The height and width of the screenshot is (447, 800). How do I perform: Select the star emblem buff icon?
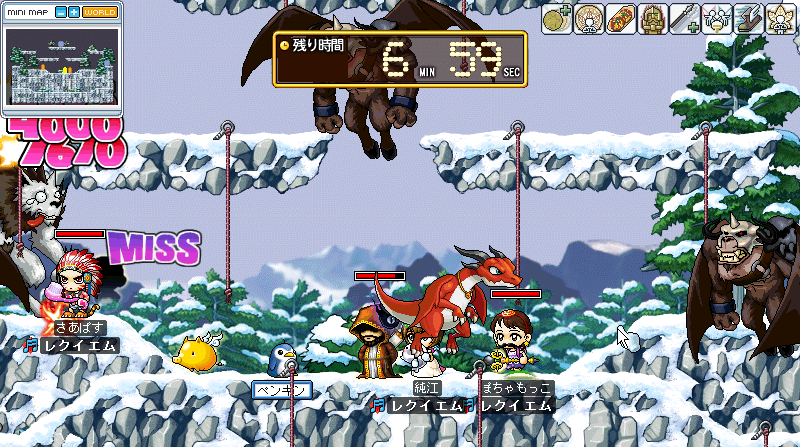tap(588, 19)
